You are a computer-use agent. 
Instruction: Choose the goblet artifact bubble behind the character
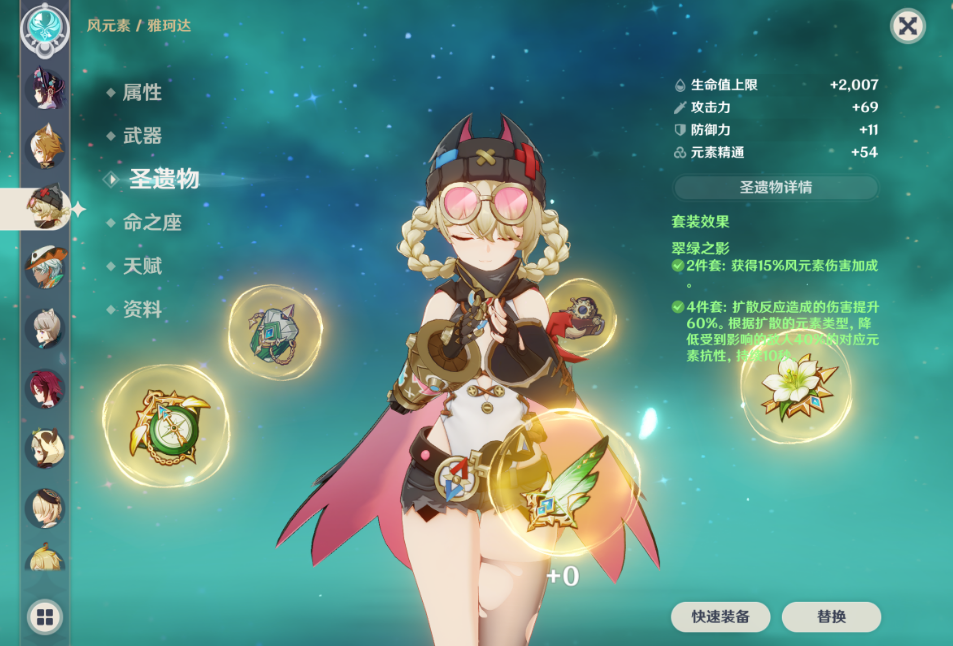[581, 316]
